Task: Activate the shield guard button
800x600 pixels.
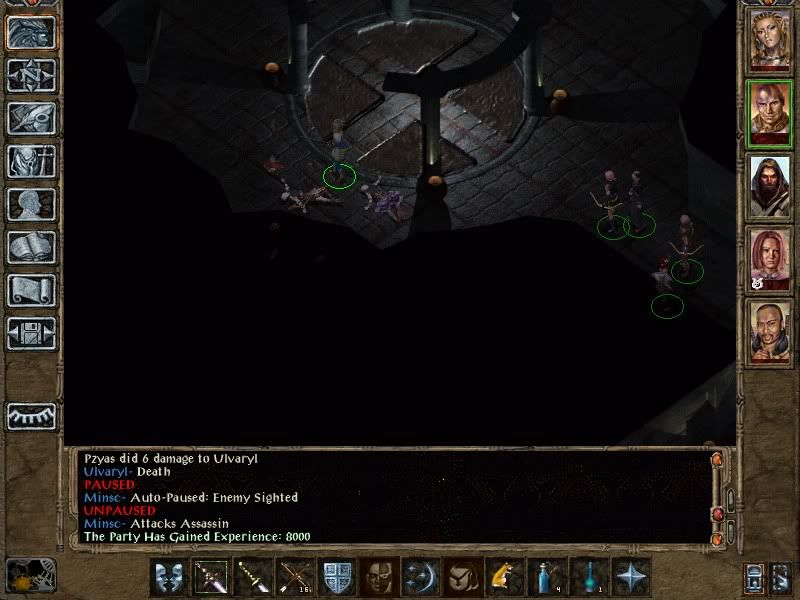Action: click(337, 578)
